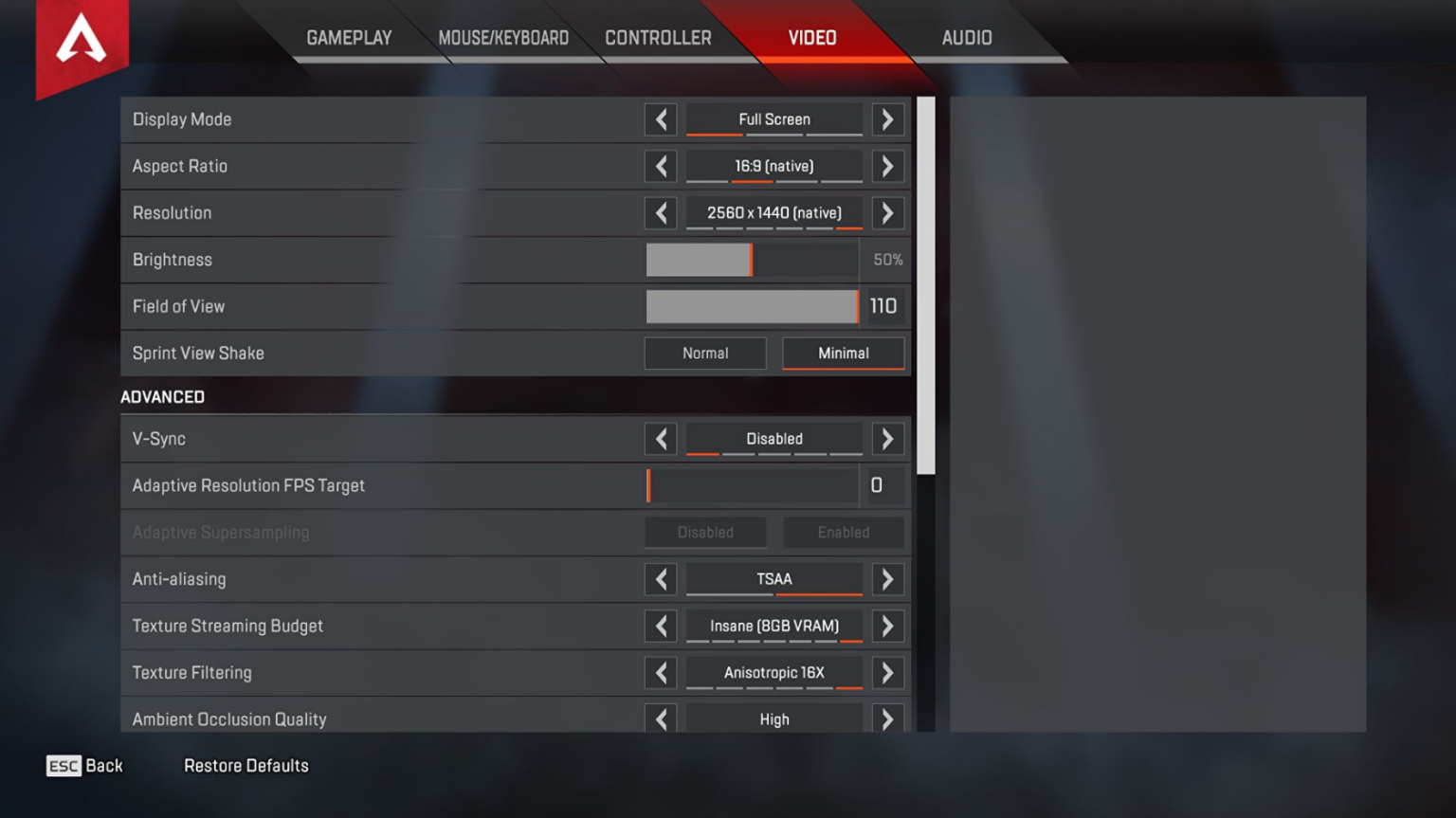Click left arrow for Ambient Occlusion Quality
The width and height of the screenshot is (1456, 818).
coord(661,718)
